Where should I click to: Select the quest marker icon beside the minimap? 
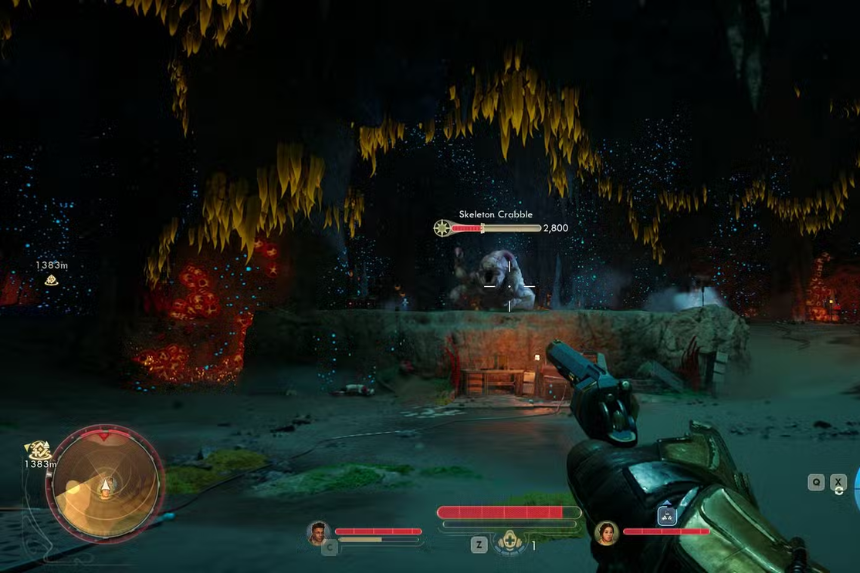[39, 450]
